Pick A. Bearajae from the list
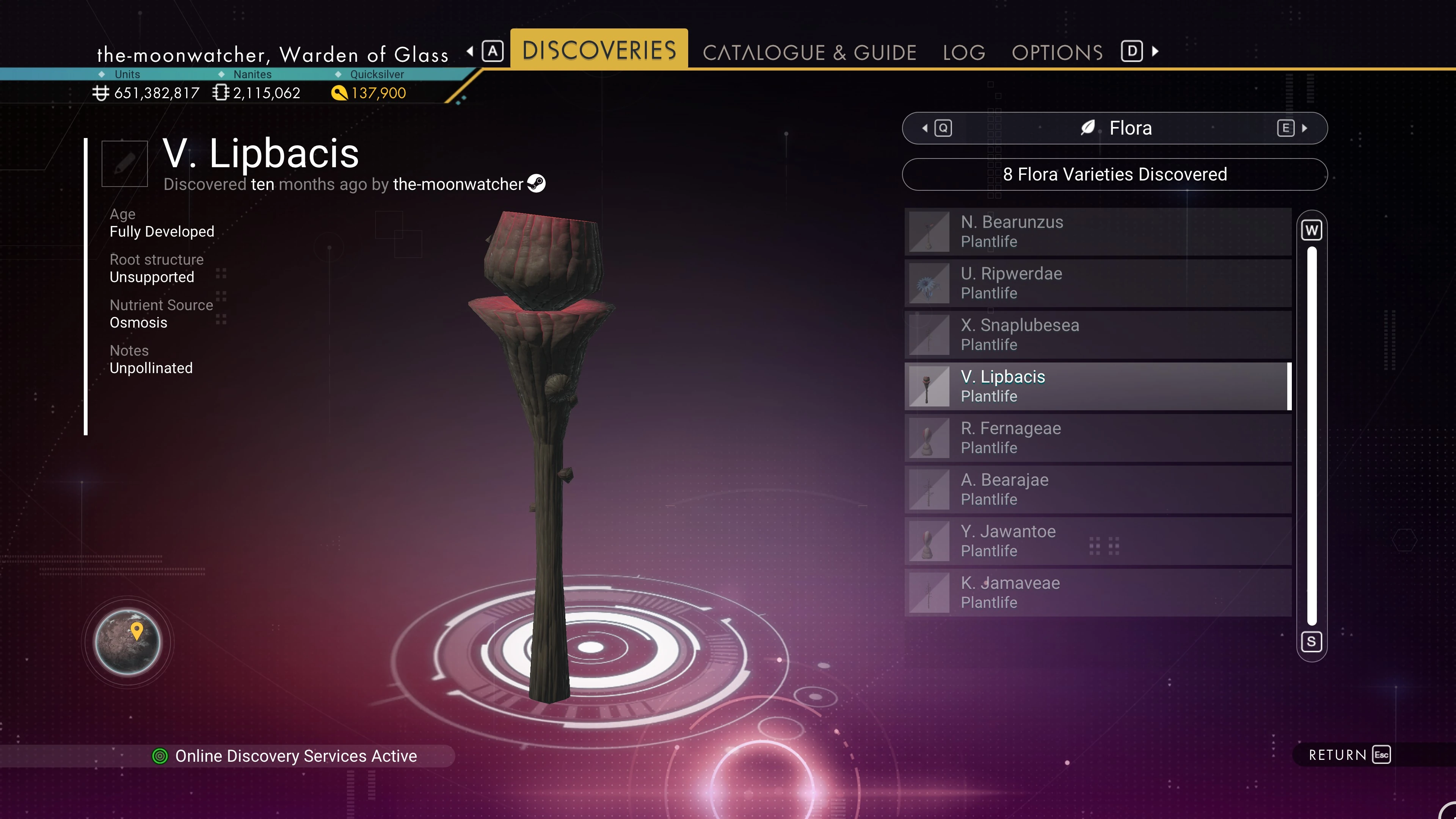1456x819 pixels. pyautogui.click(x=1098, y=489)
